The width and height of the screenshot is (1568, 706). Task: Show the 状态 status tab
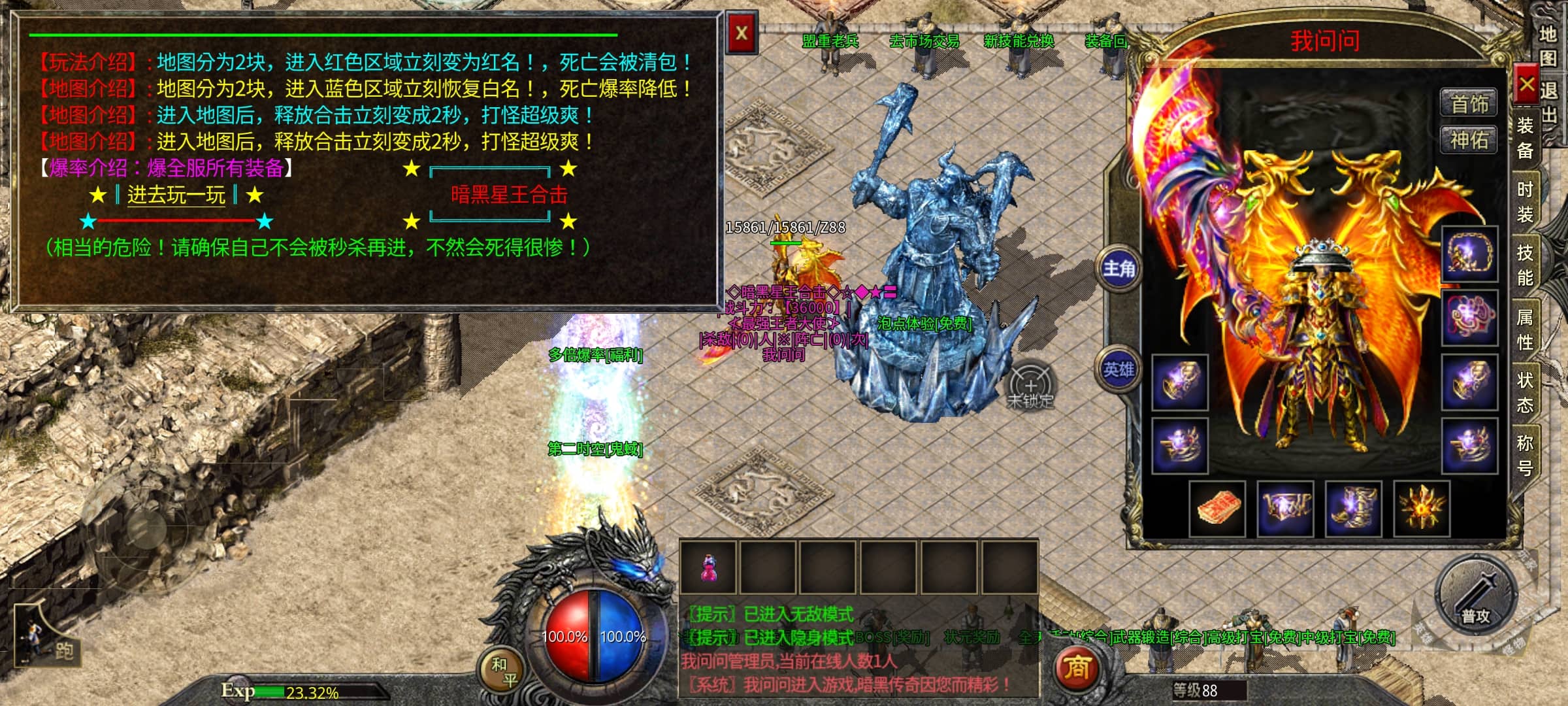point(1525,392)
